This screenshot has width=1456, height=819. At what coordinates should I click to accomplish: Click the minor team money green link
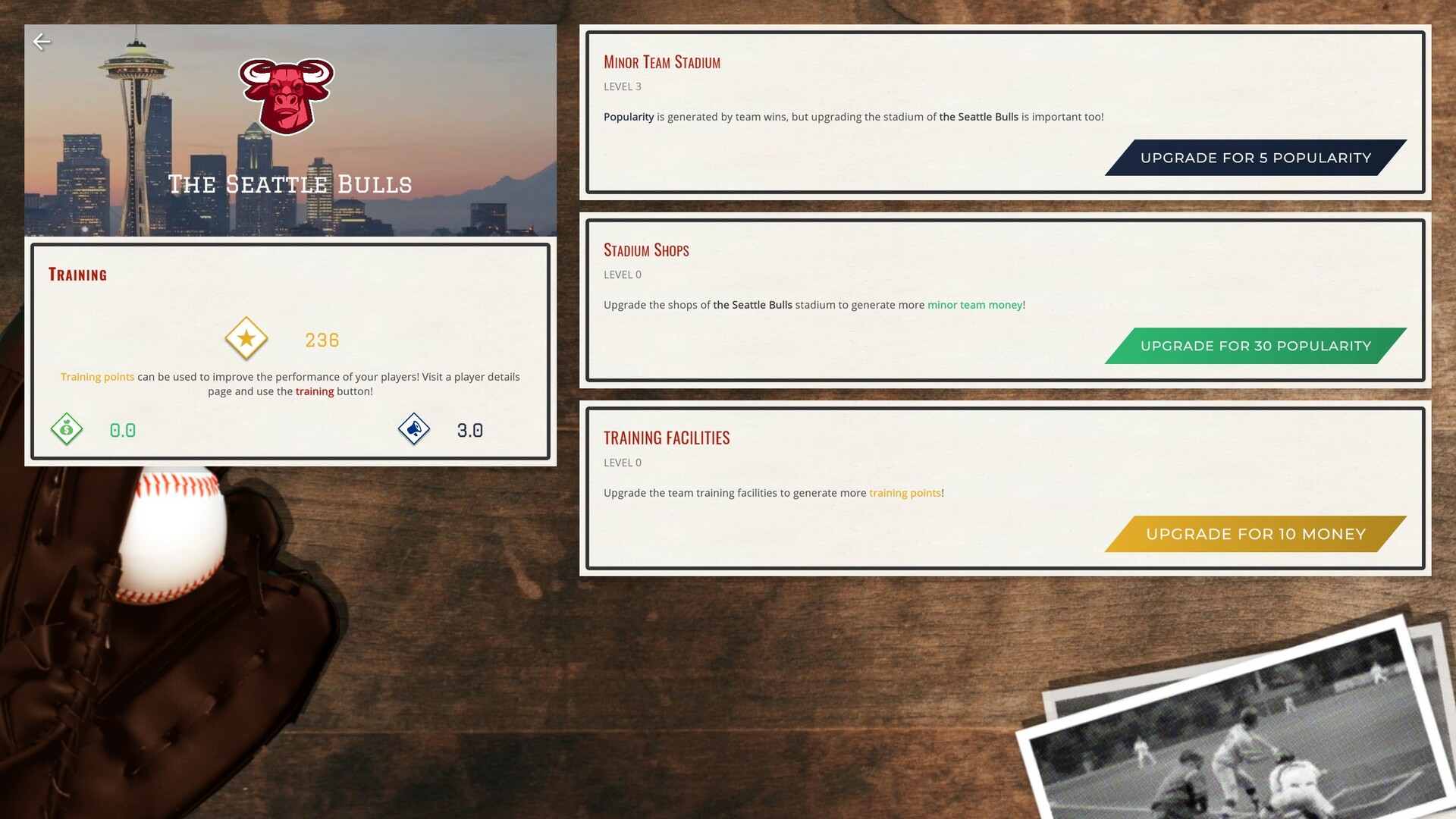[974, 305]
